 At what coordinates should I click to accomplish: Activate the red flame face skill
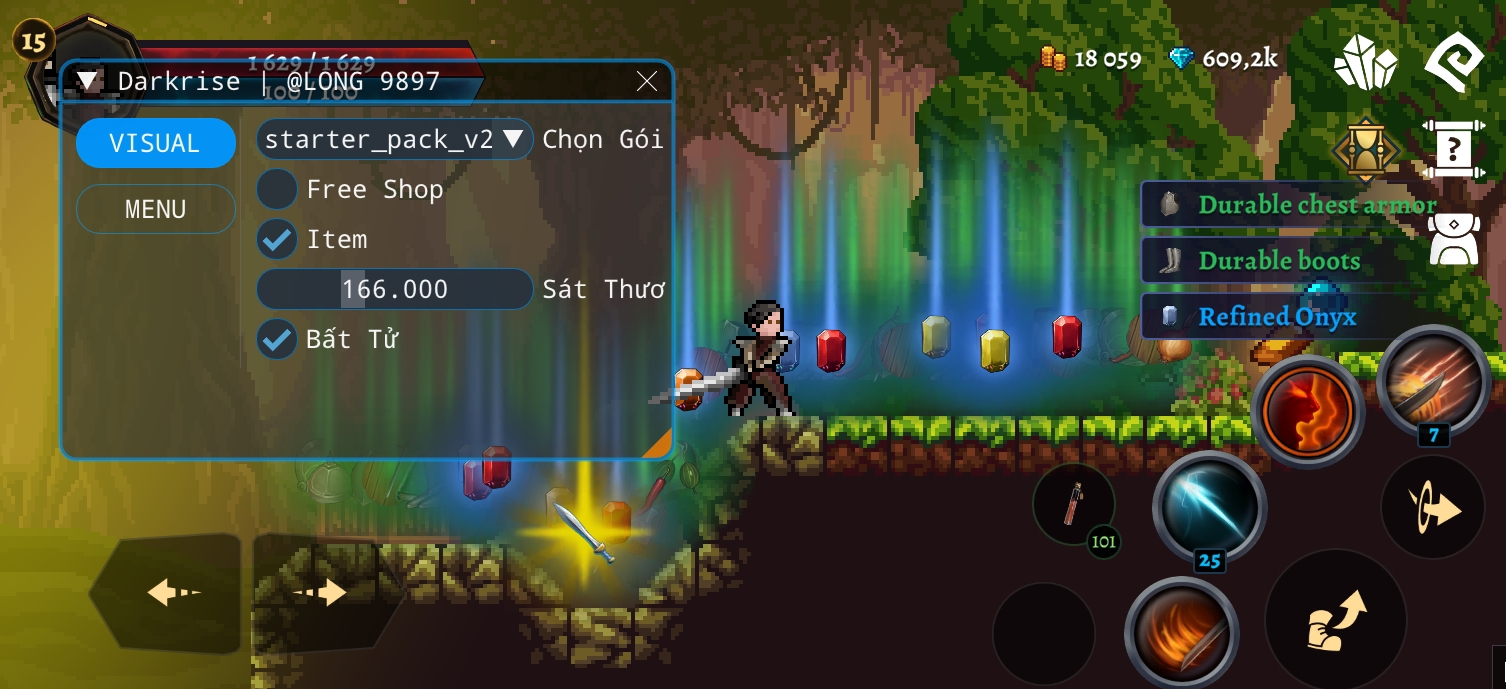1307,411
